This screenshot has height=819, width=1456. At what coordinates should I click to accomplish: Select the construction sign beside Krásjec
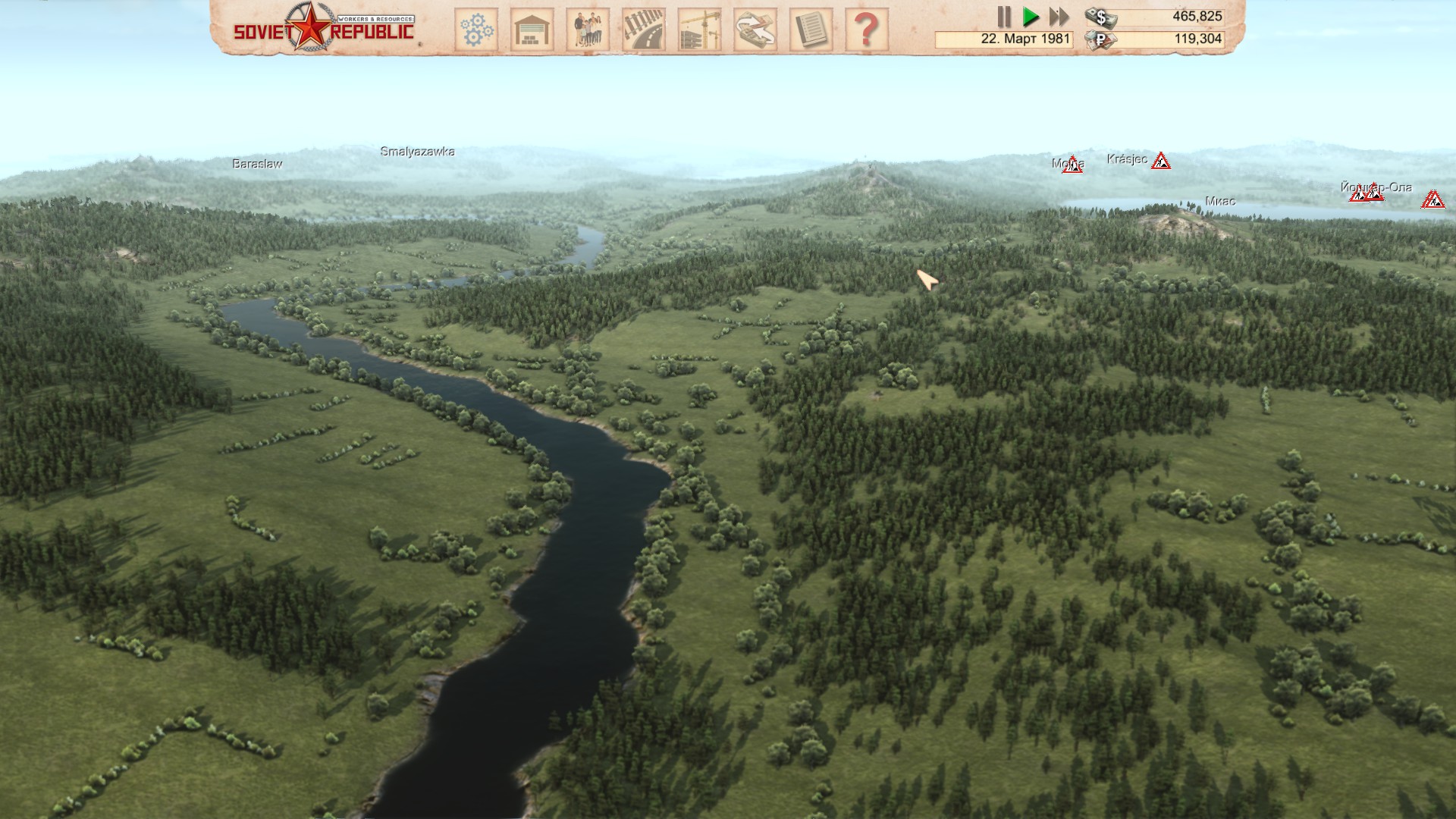(x=1160, y=161)
